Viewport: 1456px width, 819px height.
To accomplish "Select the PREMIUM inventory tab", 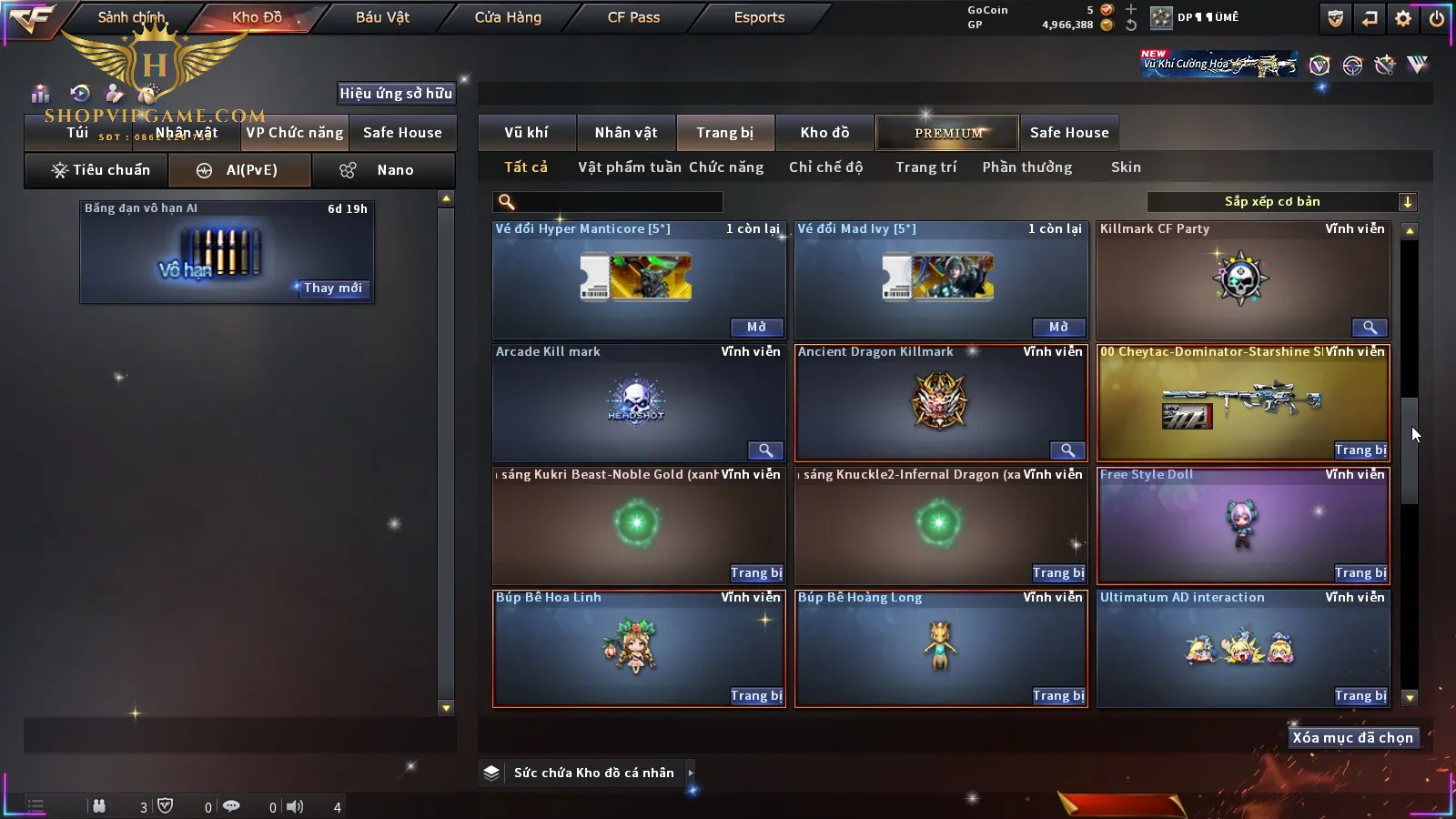I will pos(948,133).
